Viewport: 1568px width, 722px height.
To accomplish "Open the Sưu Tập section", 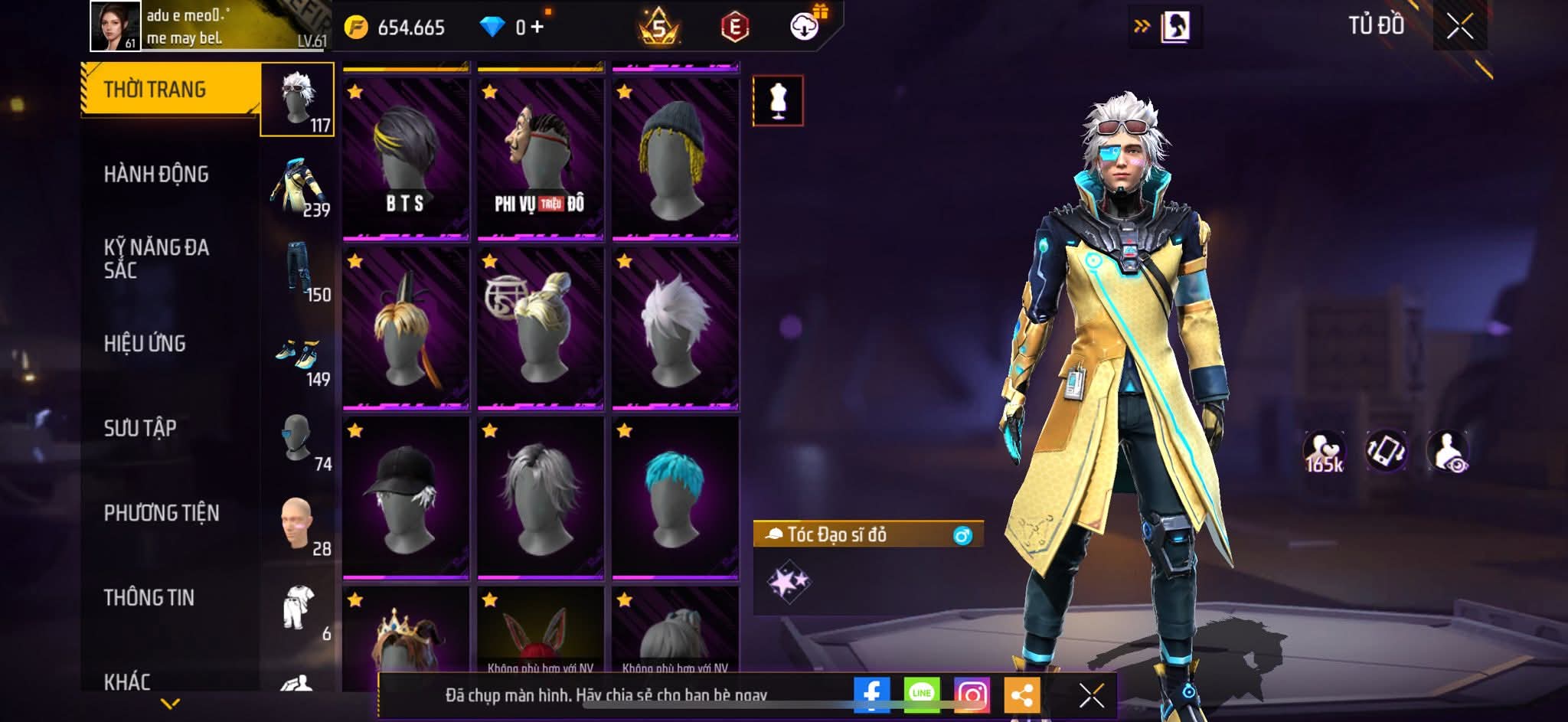I will (x=140, y=428).
